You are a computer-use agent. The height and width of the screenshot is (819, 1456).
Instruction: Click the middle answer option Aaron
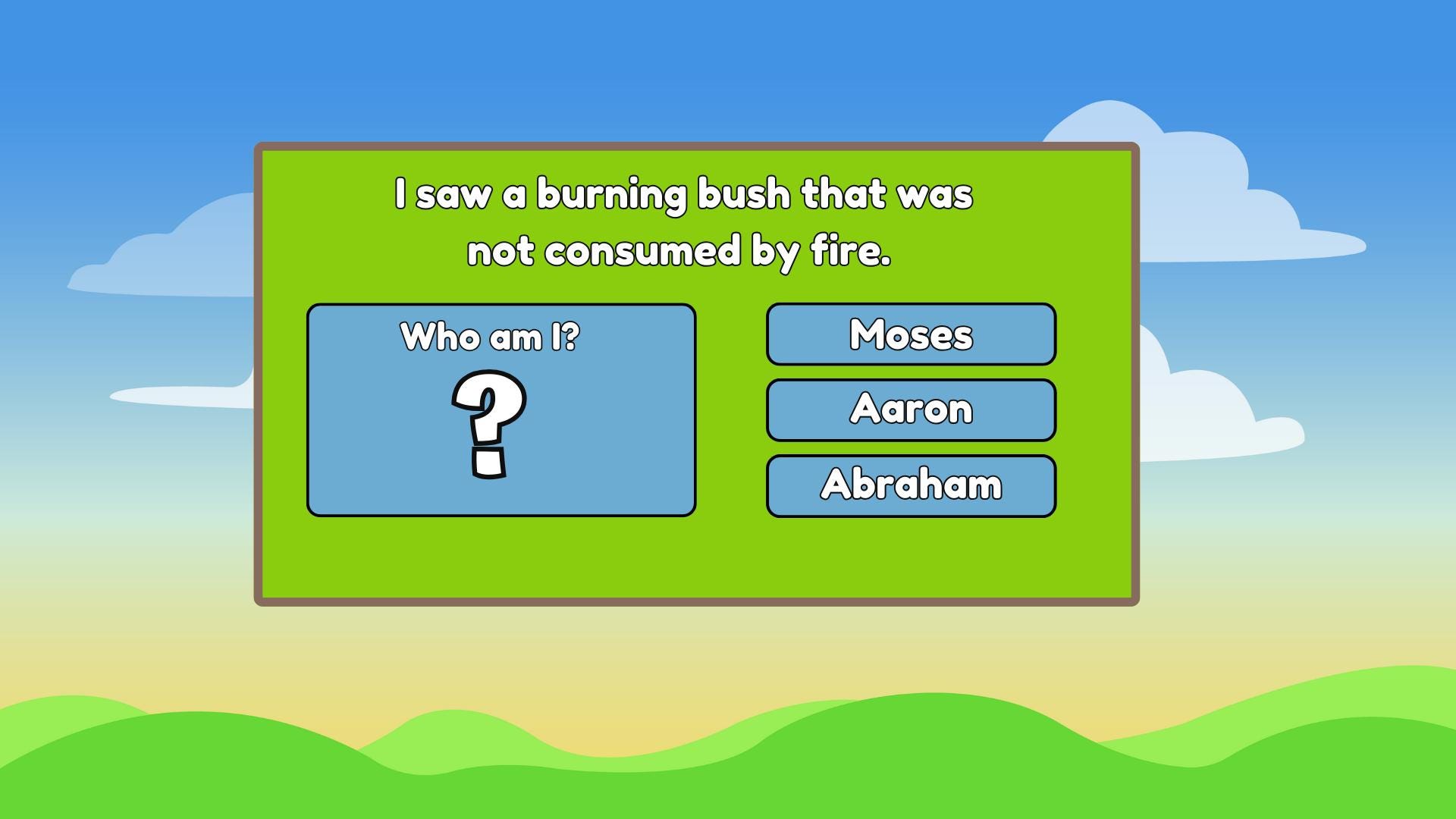point(910,409)
